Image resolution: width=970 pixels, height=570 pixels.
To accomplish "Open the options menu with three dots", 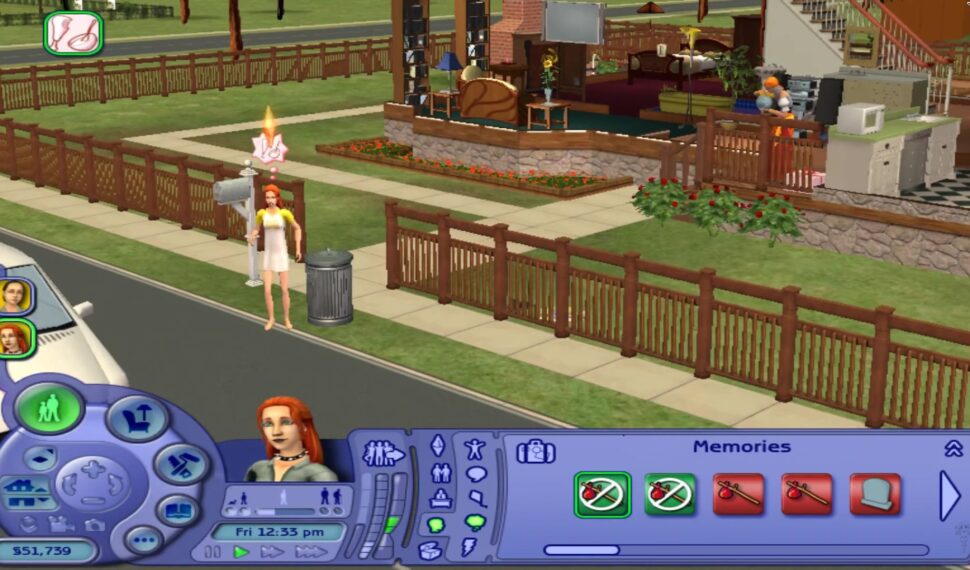I will pyautogui.click(x=142, y=540).
